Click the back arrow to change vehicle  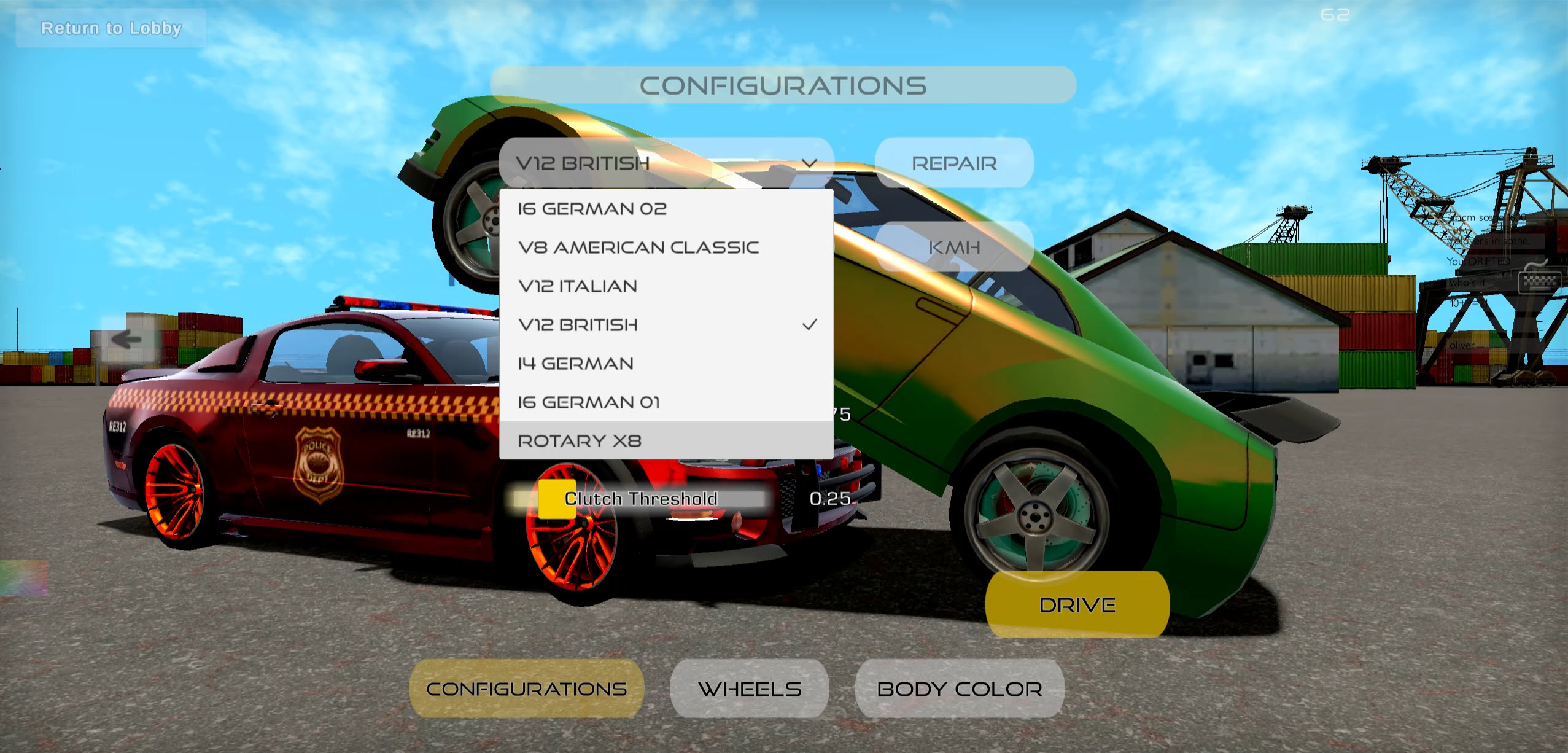127,340
